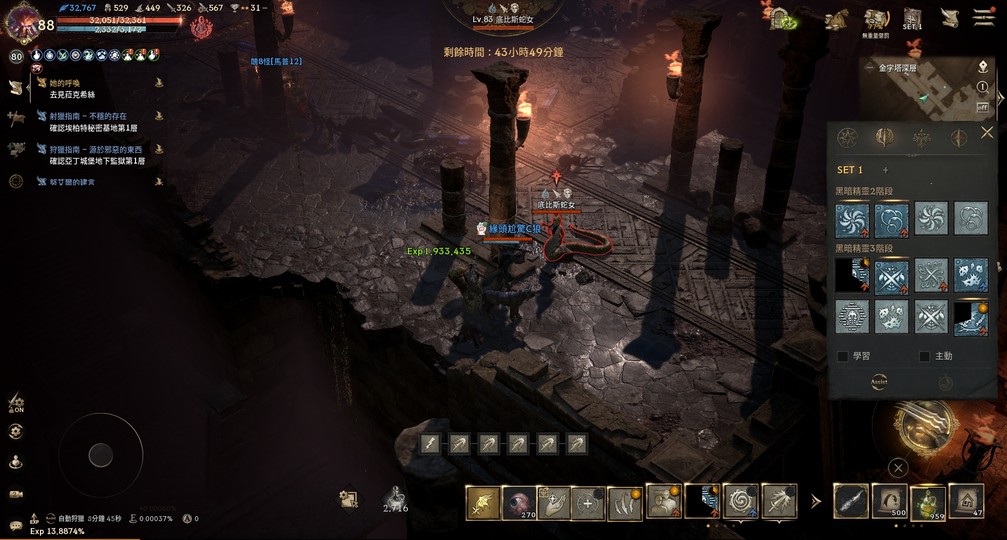Use the return scroll slot with 47

(x=966, y=500)
